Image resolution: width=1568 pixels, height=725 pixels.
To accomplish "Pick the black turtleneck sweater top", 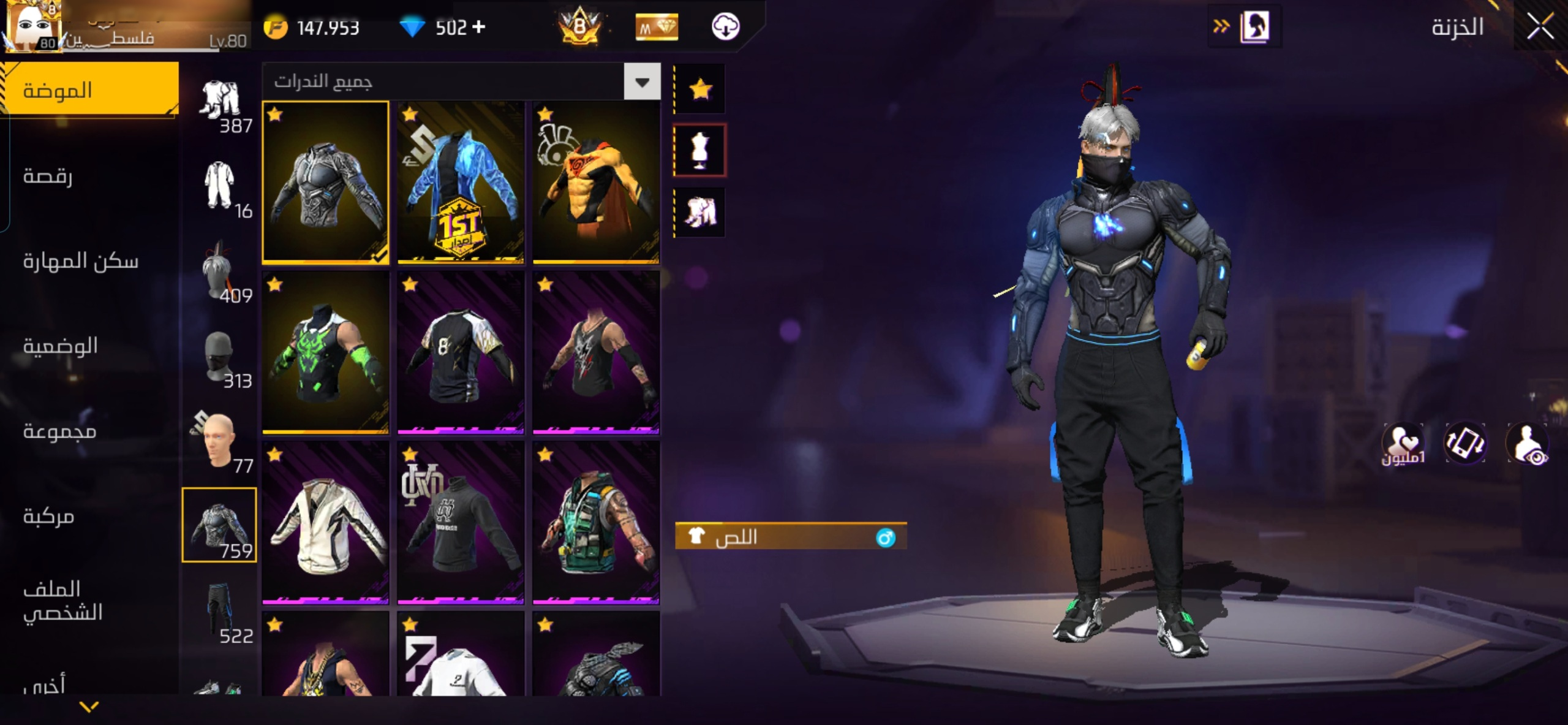I will click(461, 523).
